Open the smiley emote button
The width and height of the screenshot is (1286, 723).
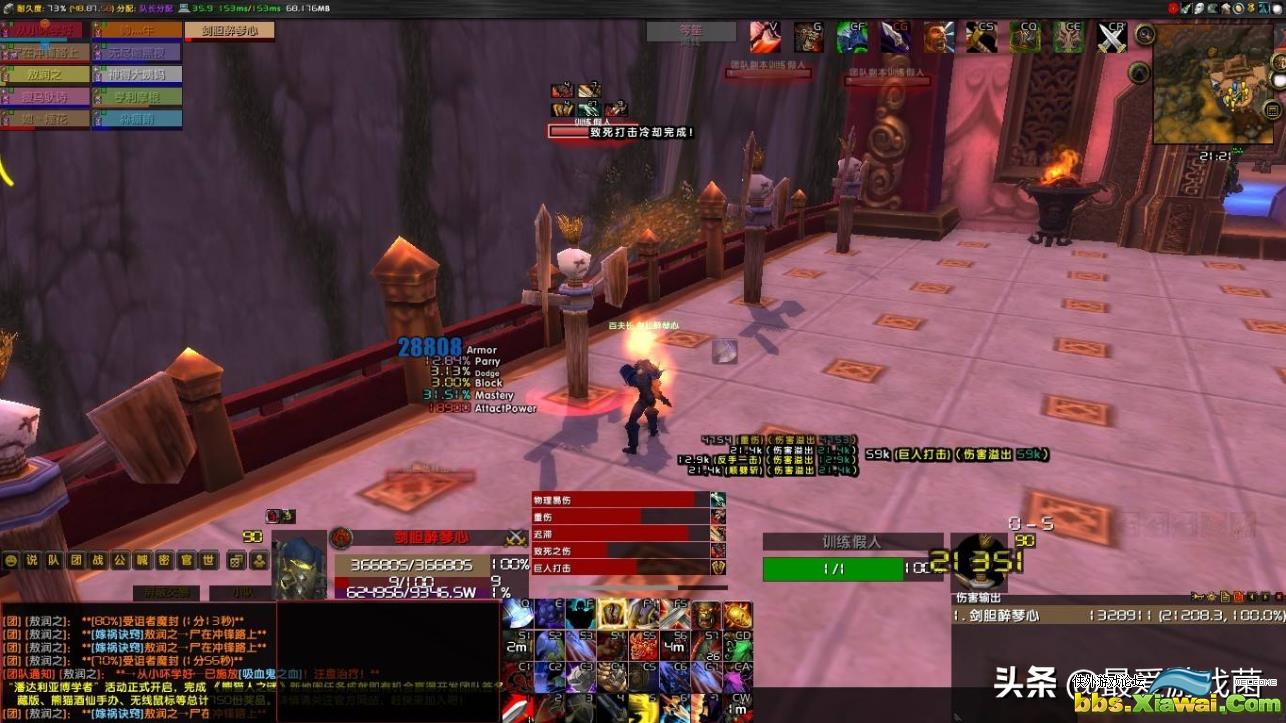(11, 561)
